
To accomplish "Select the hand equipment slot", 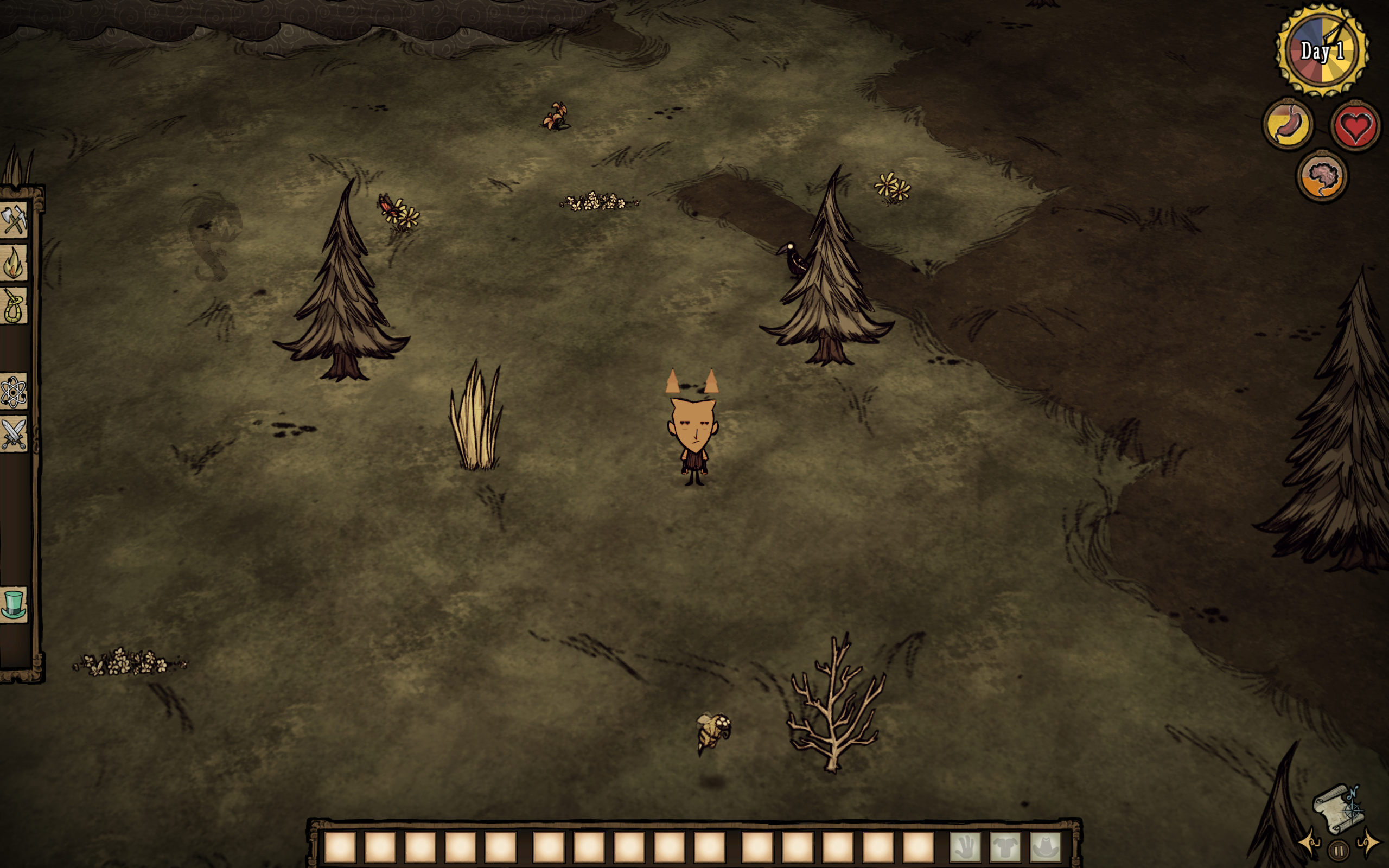I will pos(965,847).
